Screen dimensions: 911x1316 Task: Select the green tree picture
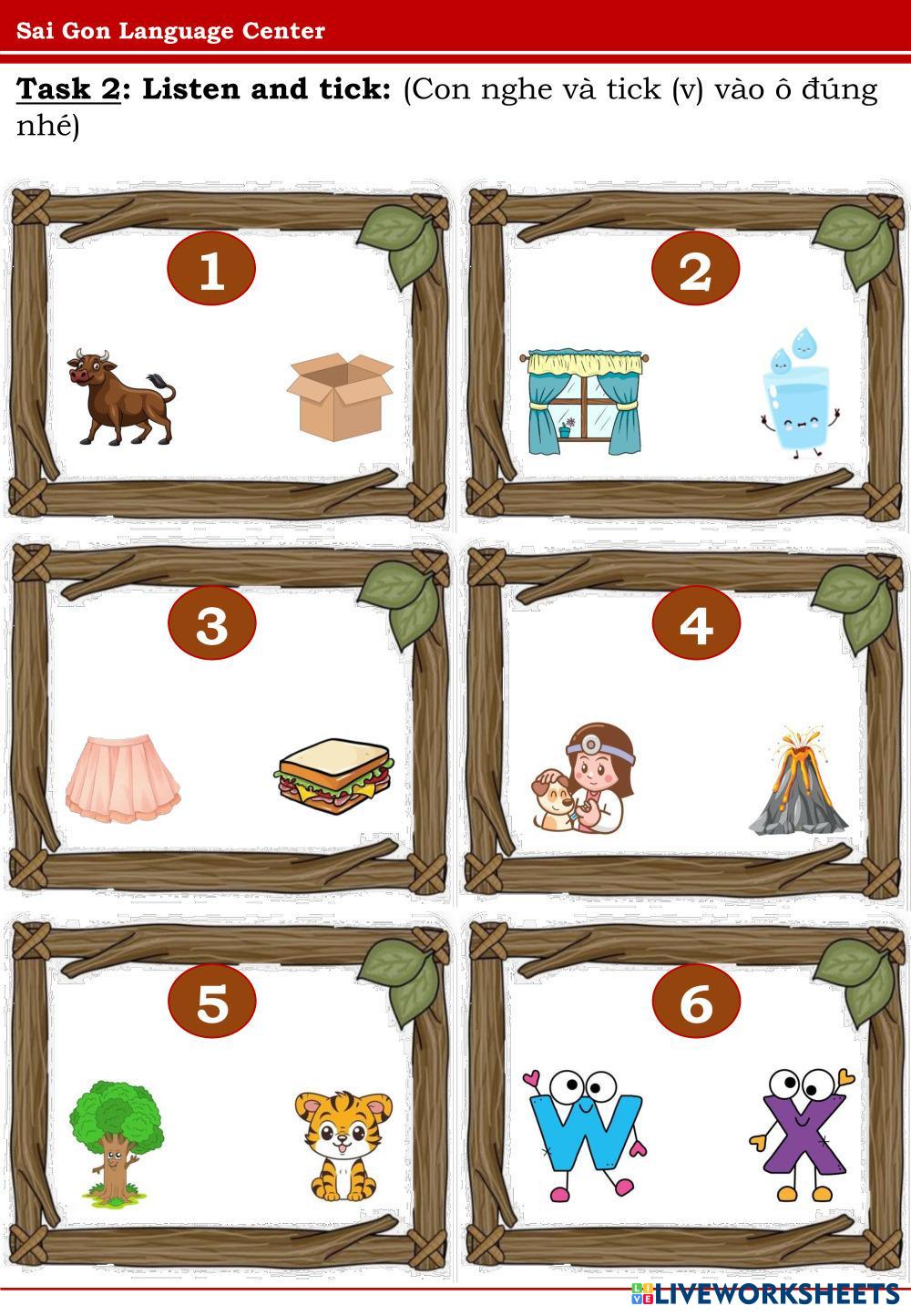pos(117,1139)
